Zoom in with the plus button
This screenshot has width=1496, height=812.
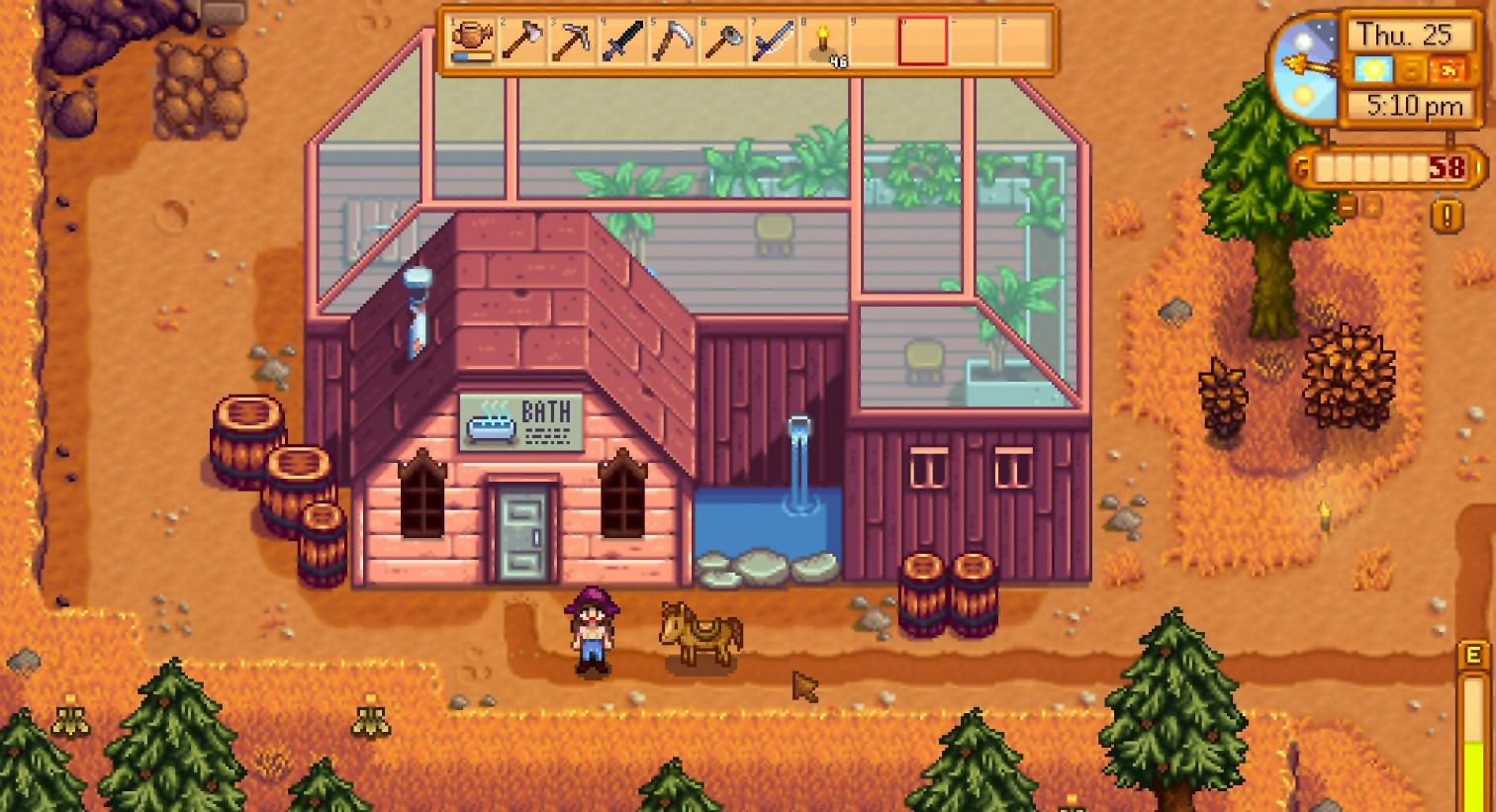pos(1372,206)
